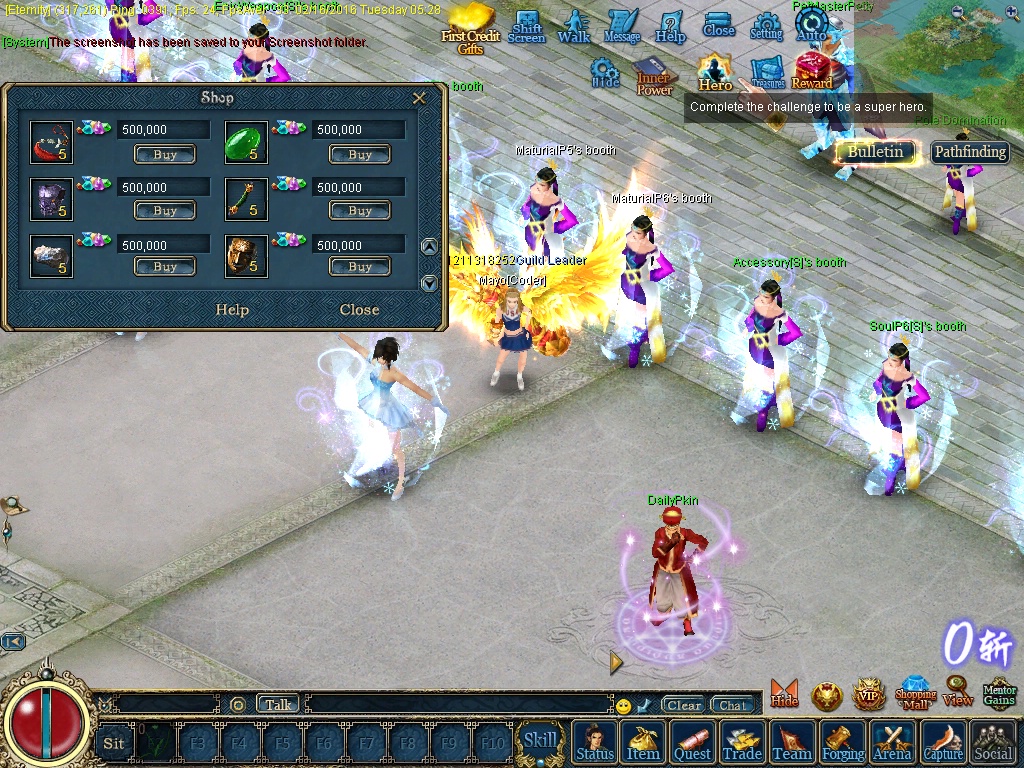This screenshot has height=768, width=1024.
Task: Open the Forging menu
Action: 842,742
